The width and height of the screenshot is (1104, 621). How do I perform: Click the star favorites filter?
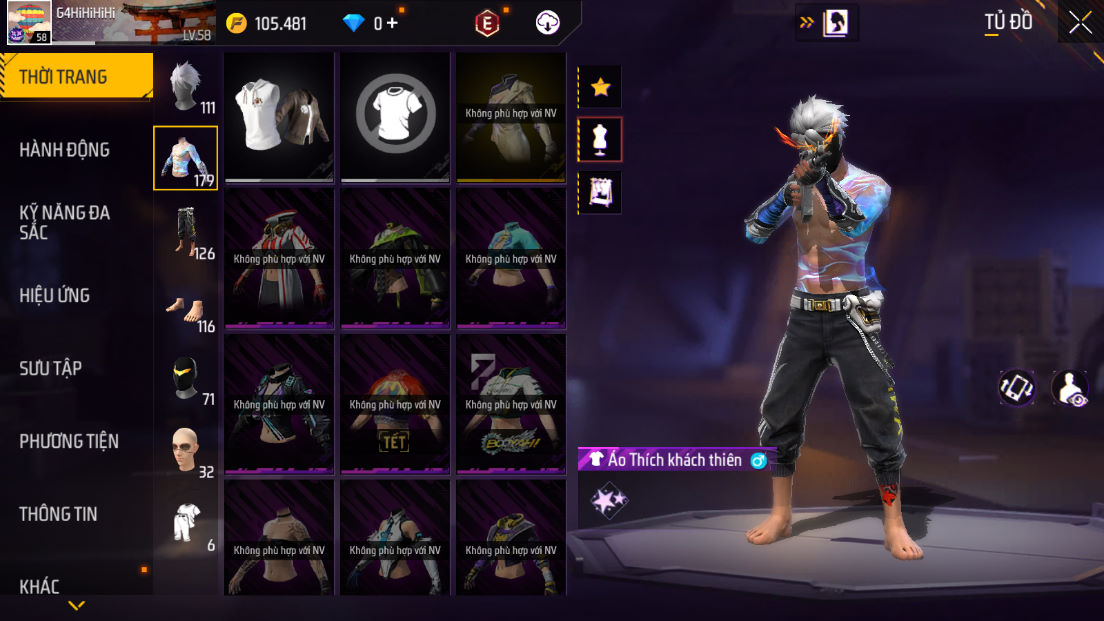(x=600, y=87)
